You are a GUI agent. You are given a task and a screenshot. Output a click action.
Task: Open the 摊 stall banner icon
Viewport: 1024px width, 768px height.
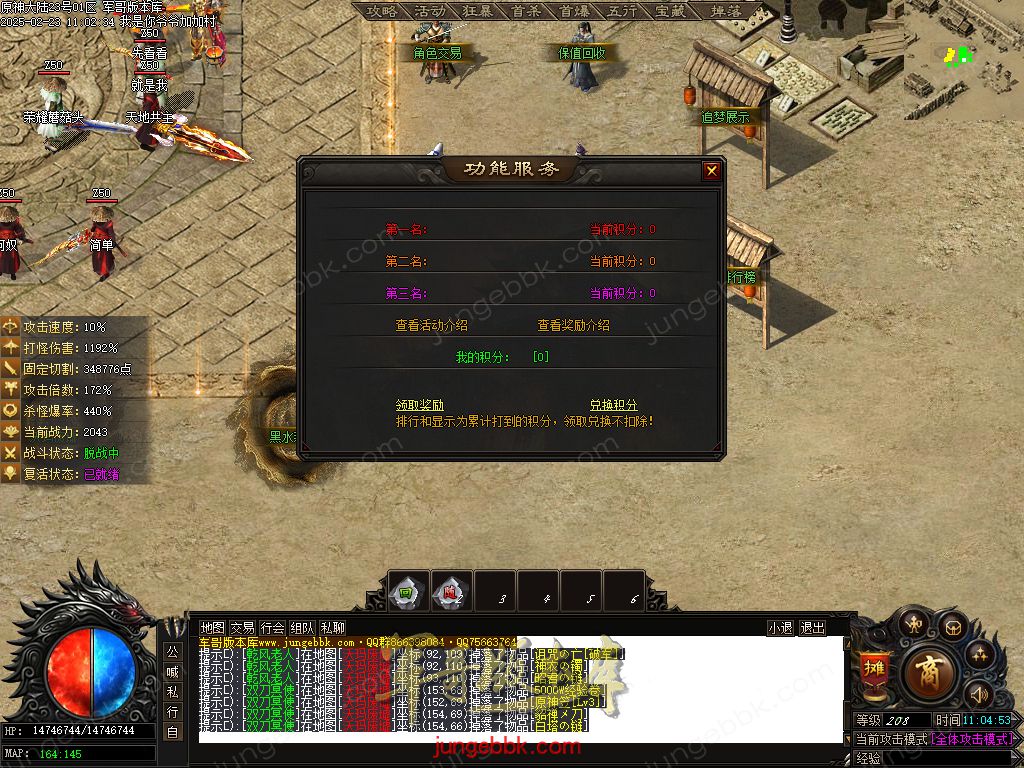pyautogui.click(x=874, y=668)
